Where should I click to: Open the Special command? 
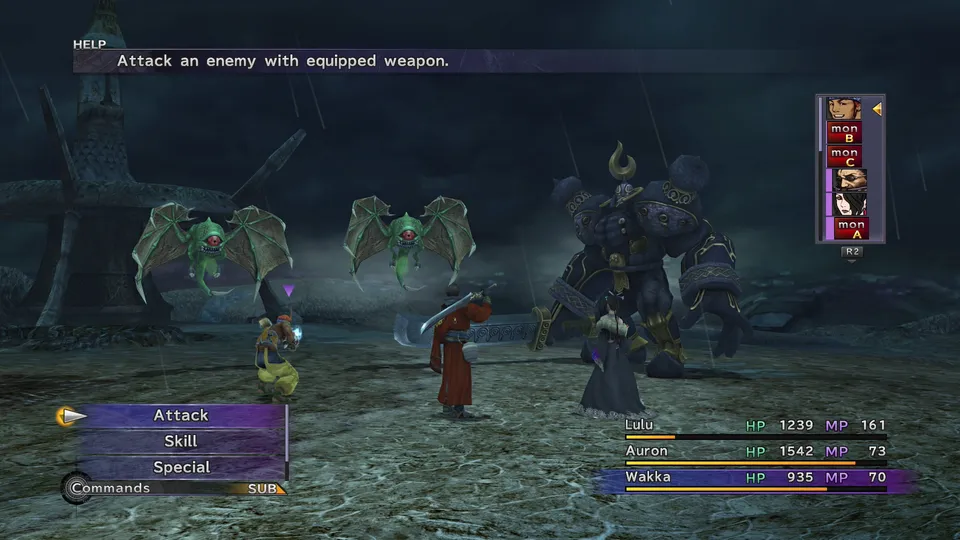point(181,467)
